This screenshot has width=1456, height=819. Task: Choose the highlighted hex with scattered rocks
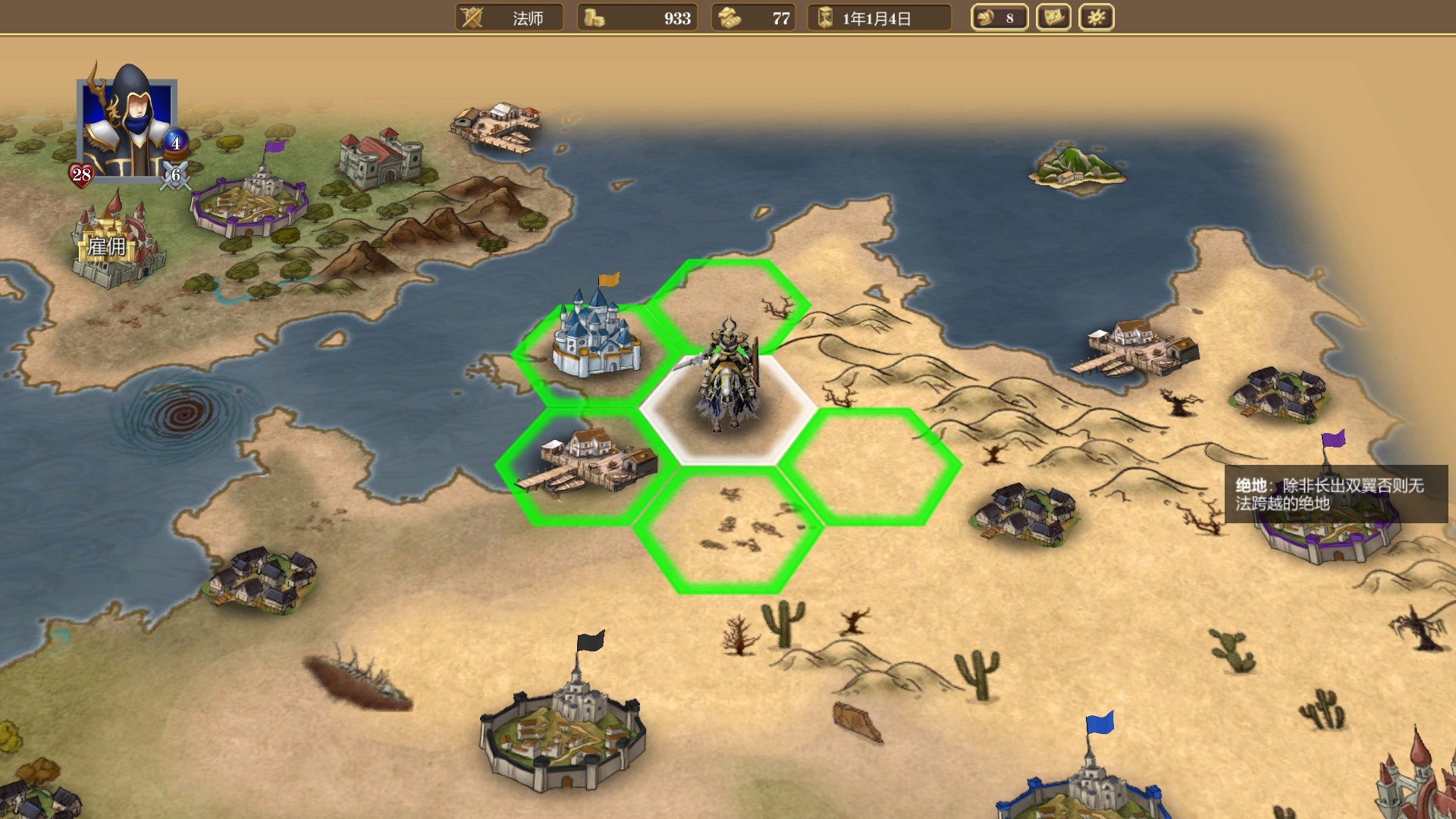(x=728, y=529)
